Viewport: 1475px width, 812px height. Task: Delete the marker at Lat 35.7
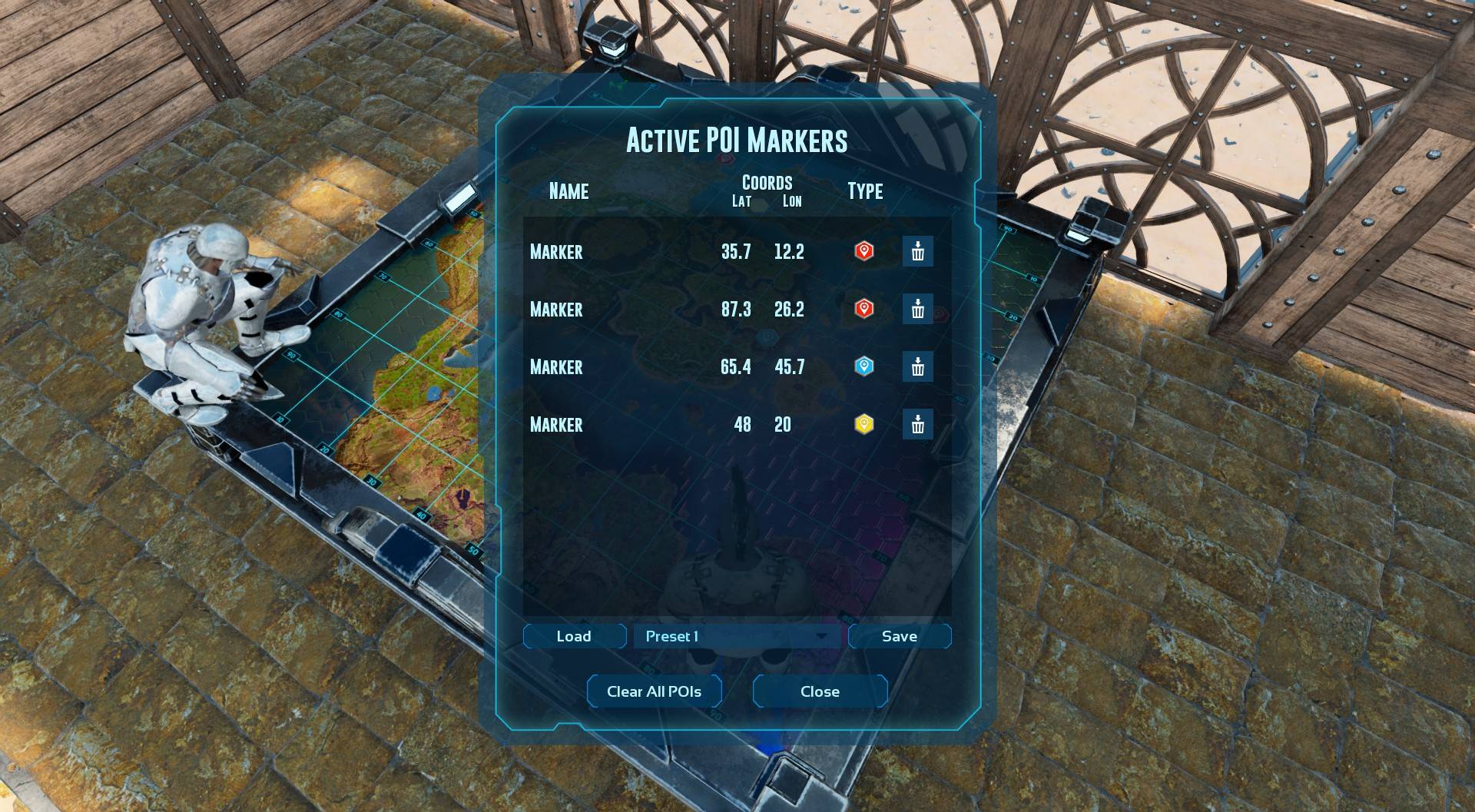pos(917,251)
